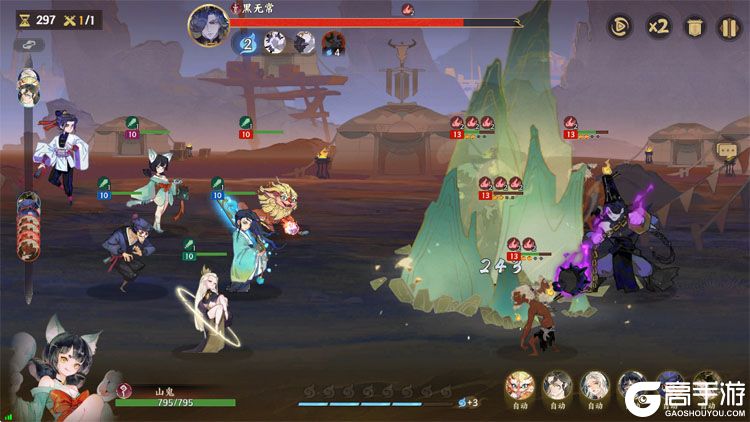Screen dimensions: 750x422
Task: Open the banner flag icon
Action: 693,26
